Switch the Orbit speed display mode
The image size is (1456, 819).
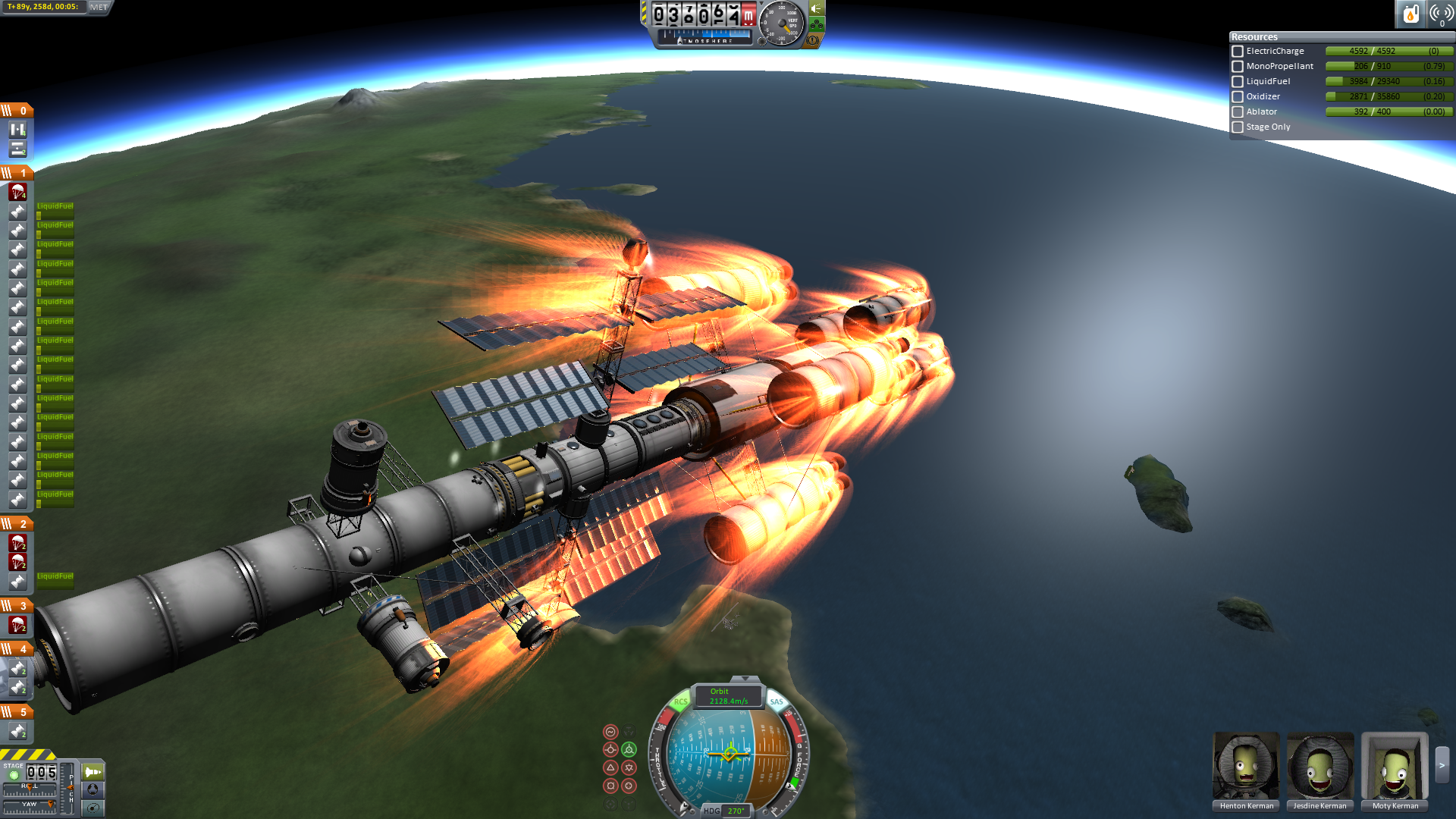(x=728, y=696)
